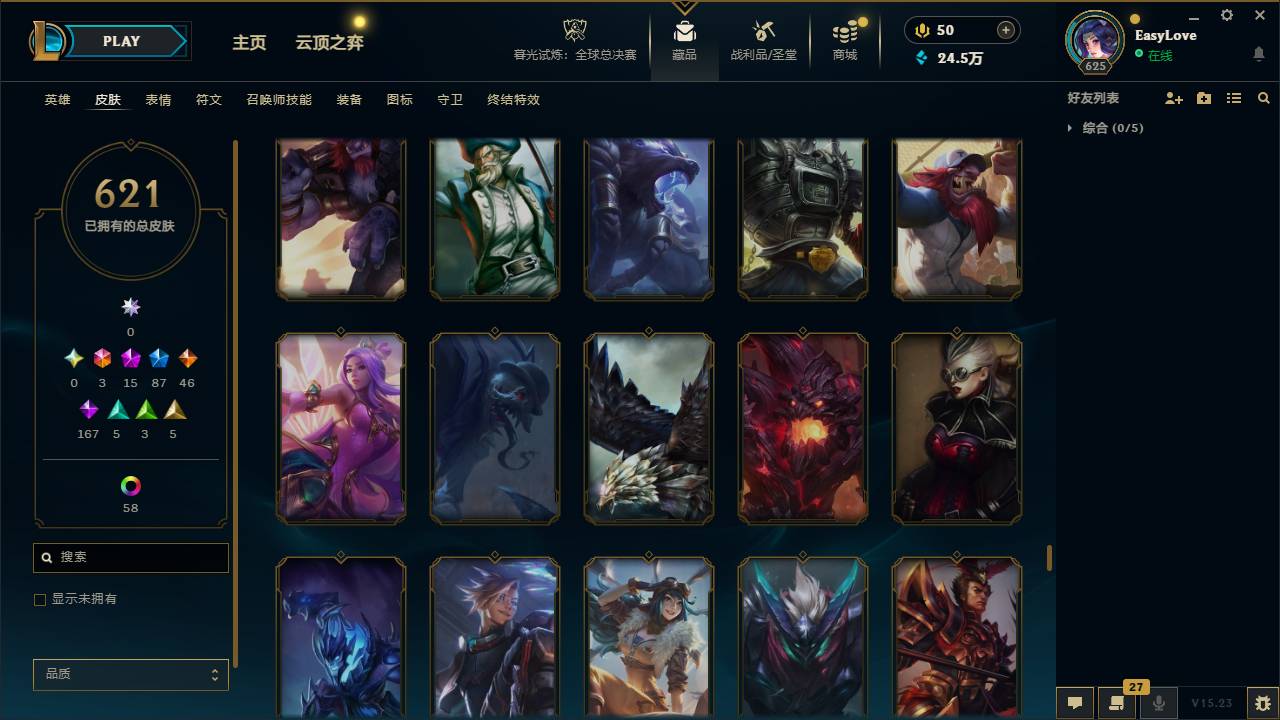
Task: Enable the 显示未拥有 checkbox
Action: 40,599
